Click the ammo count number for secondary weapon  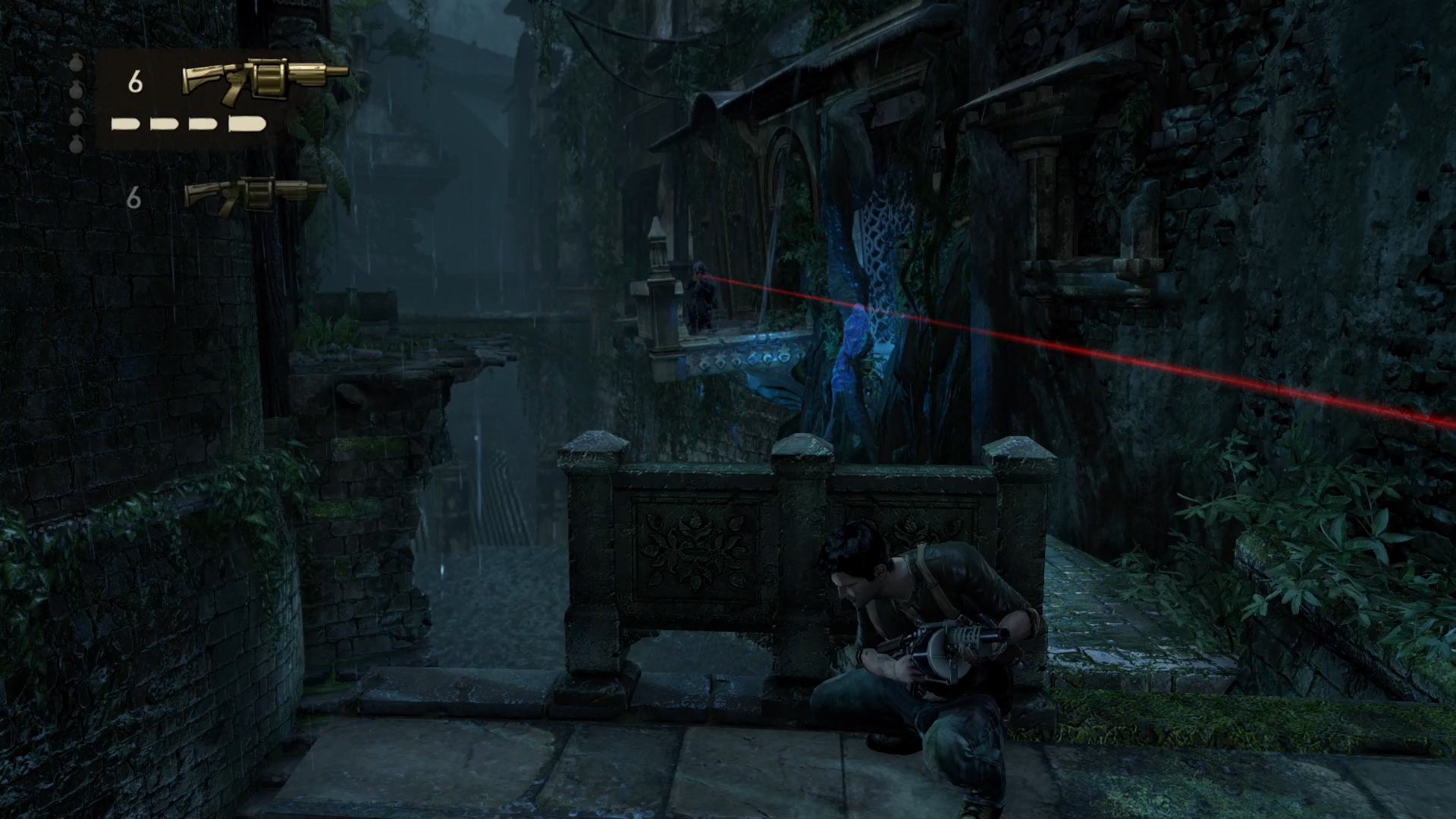tap(136, 196)
